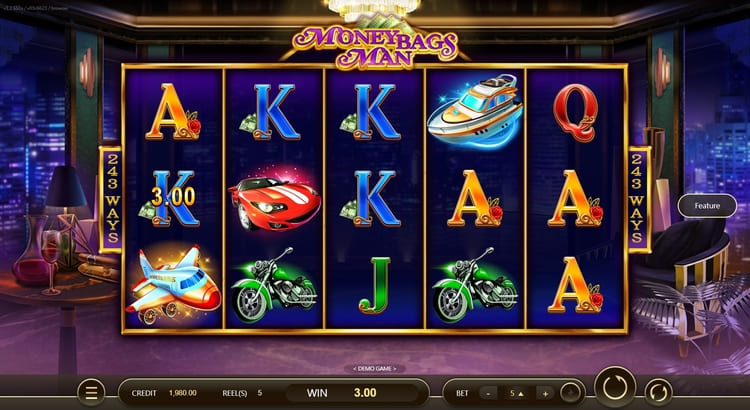Open the hamburger menu

click(x=90, y=393)
